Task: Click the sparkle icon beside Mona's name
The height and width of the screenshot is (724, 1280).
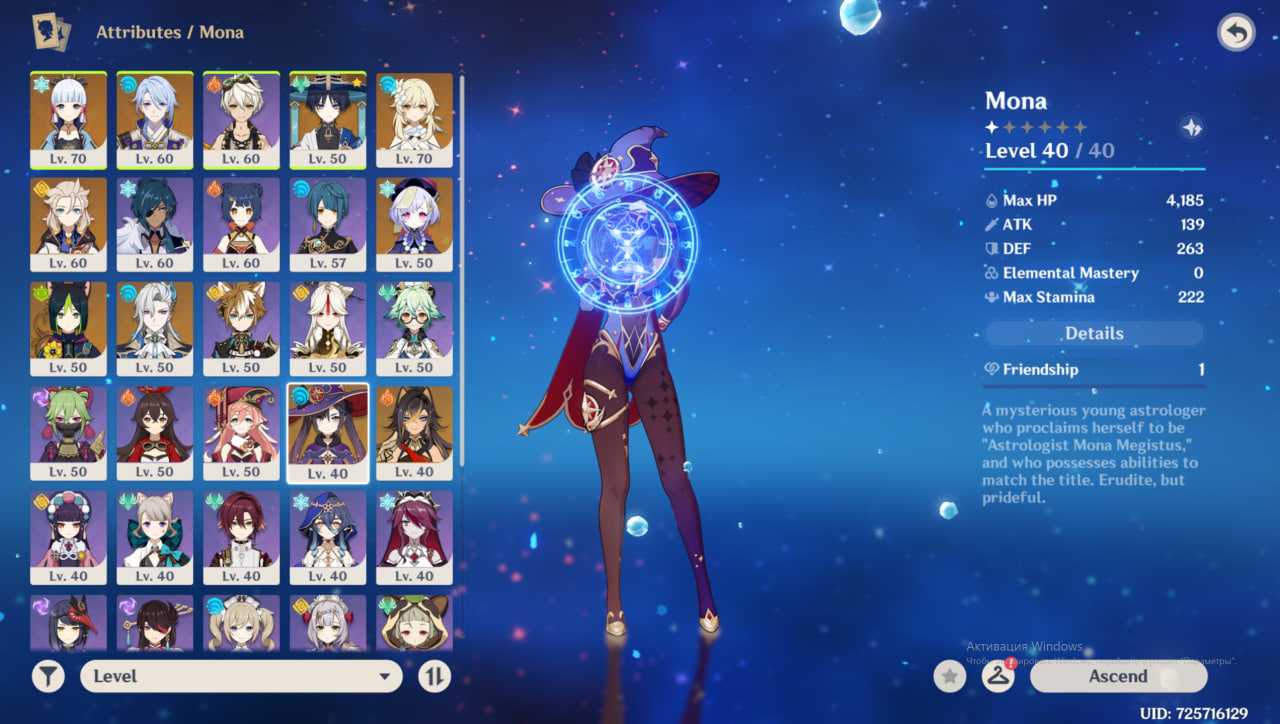Action: point(1191,128)
